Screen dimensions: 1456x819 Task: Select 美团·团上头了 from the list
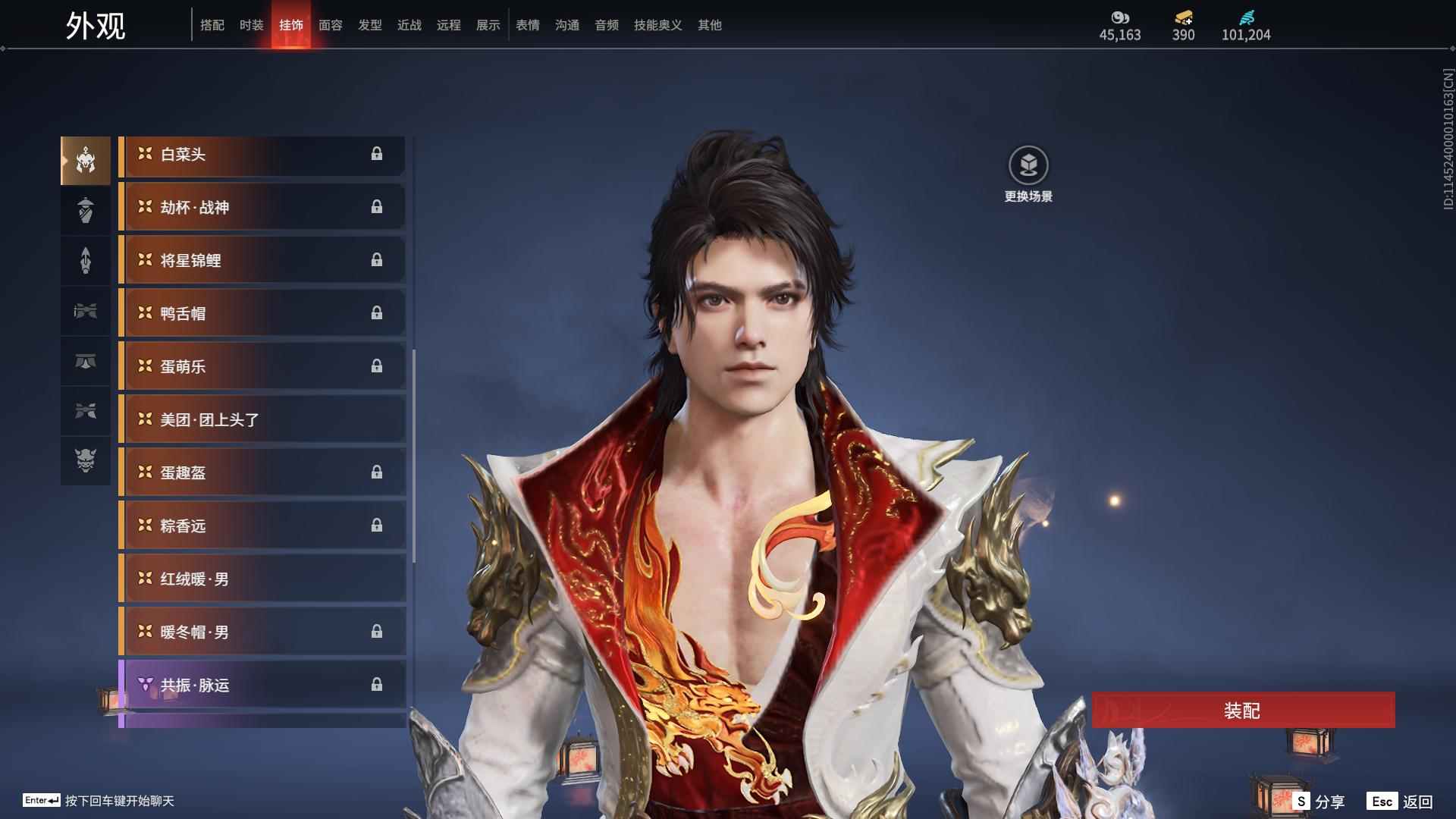pyautogui.click(x=262, y=420)
